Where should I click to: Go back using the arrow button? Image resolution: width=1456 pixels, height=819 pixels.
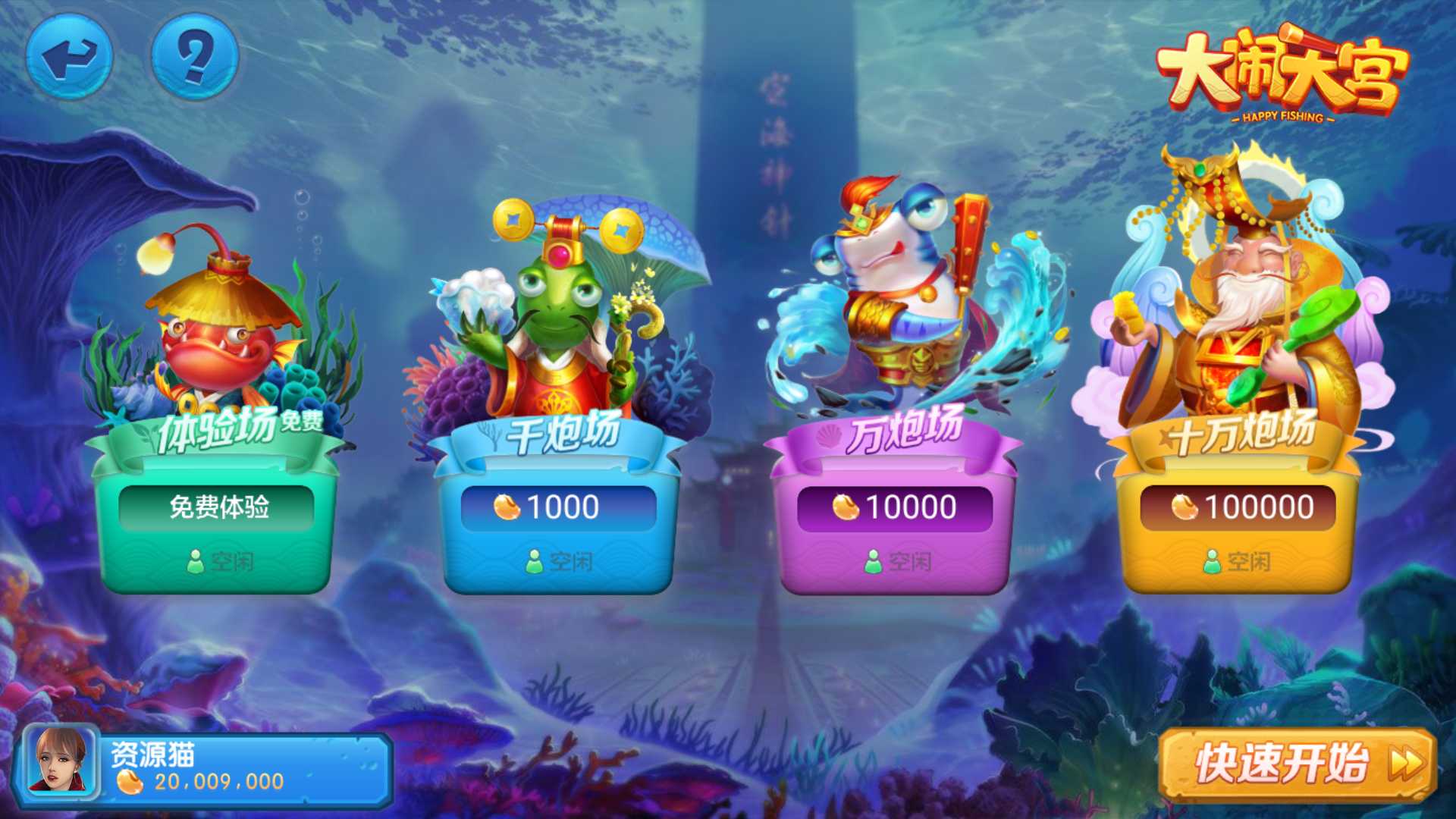pyautogui.click(x=69, y=58)
